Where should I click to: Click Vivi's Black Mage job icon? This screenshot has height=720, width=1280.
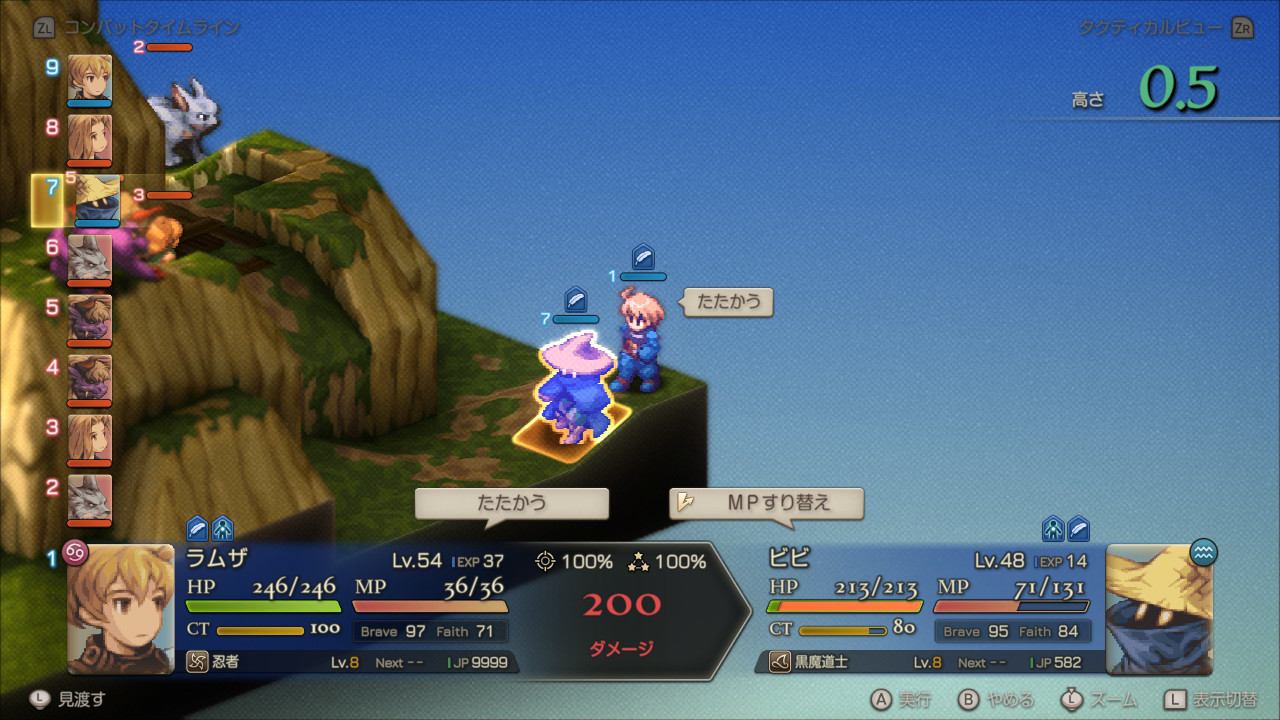click(x=779, y=662)
